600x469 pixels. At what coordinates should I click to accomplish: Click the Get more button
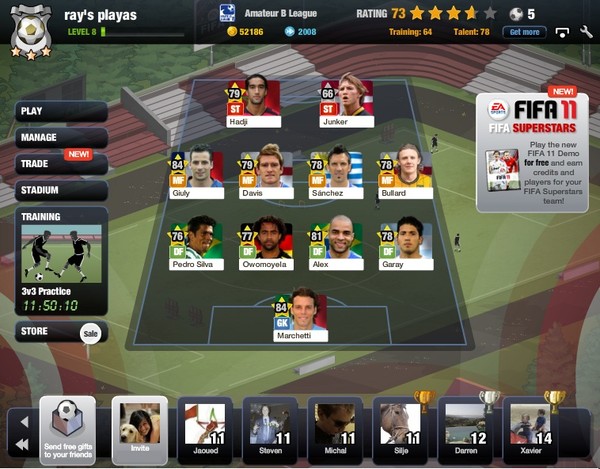coord(527,32)
